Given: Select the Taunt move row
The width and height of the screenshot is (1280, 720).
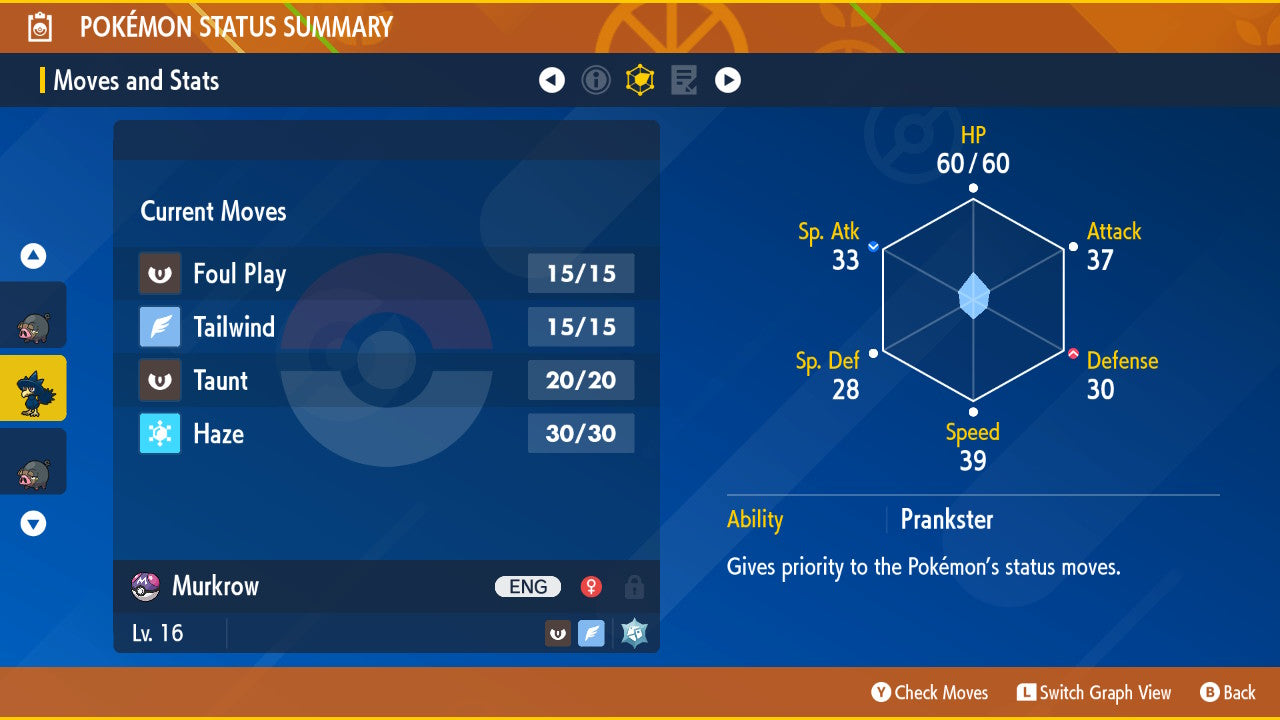Looking at the screenshot, I should click(x=386, y=380).
